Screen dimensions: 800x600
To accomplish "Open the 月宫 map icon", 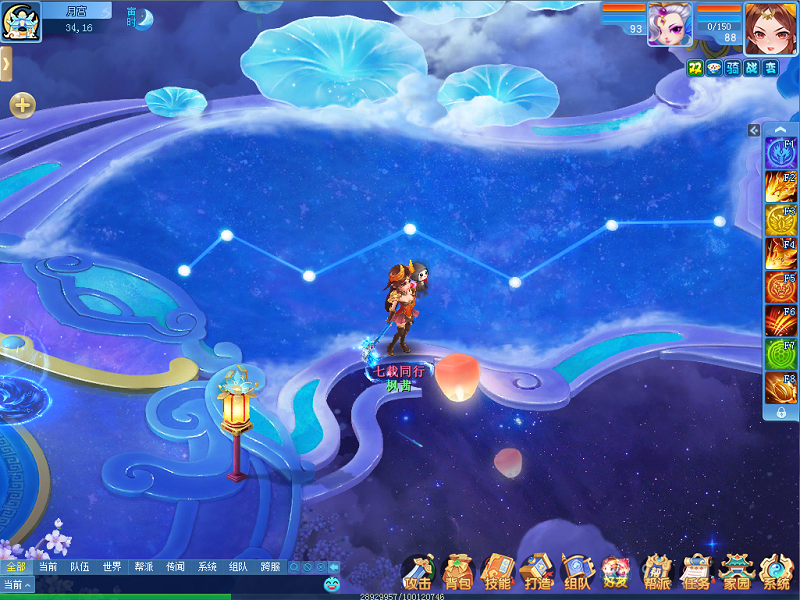I will [21, 21].
